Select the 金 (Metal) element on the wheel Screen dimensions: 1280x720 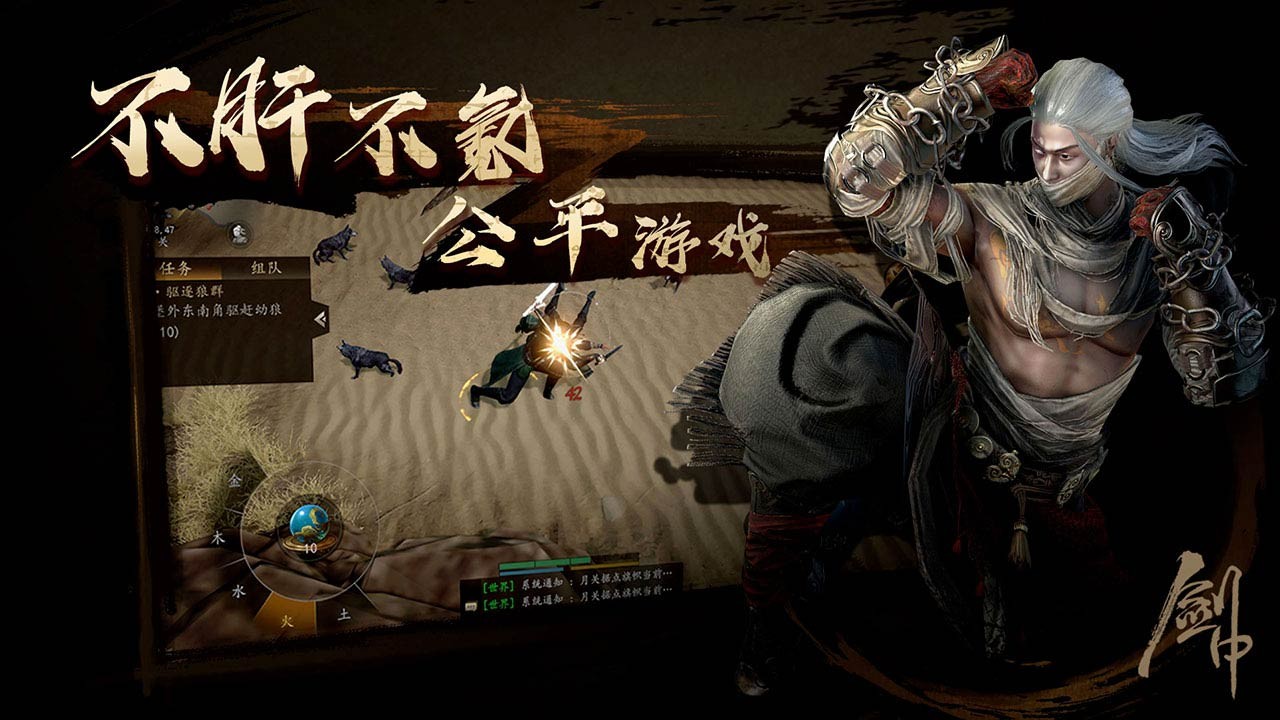coord(235,481)
